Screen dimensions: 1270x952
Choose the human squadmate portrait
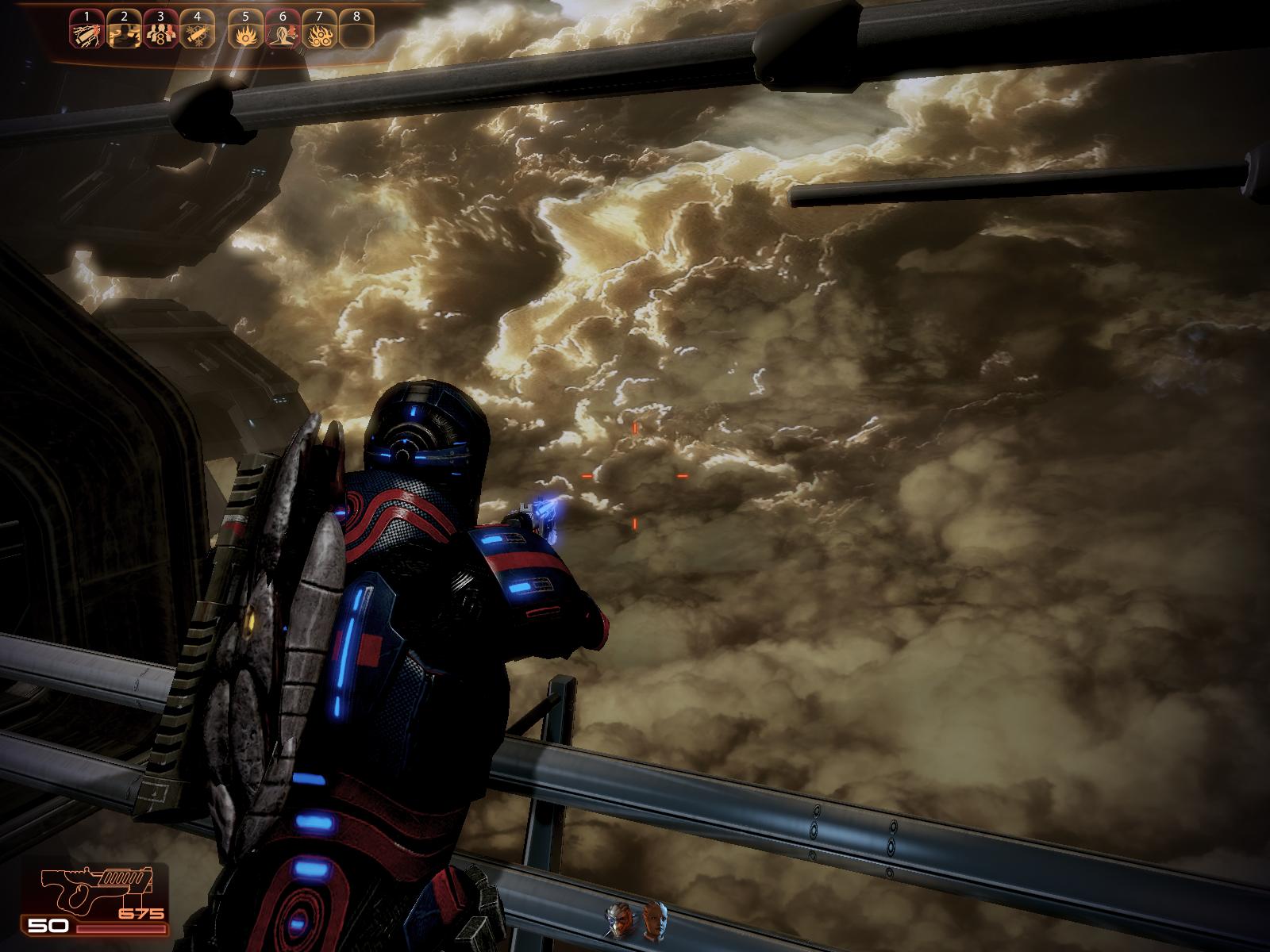coord(652,919)
